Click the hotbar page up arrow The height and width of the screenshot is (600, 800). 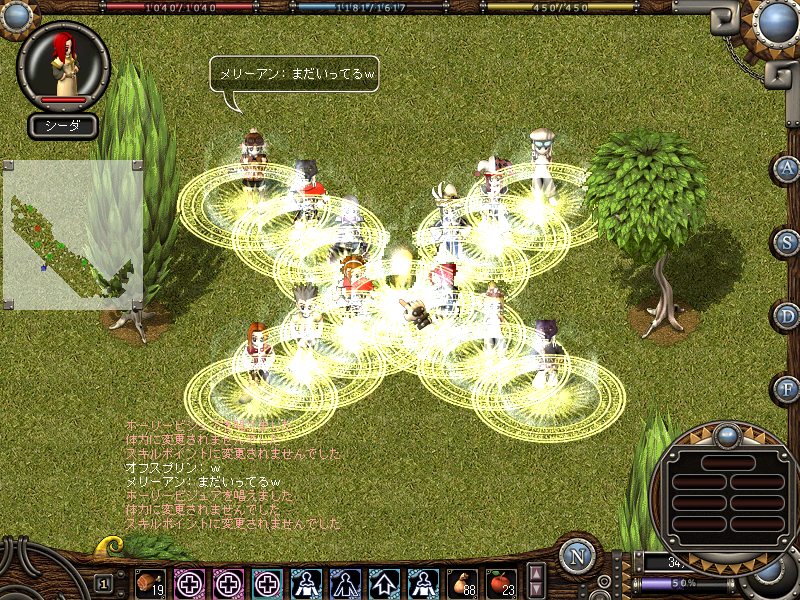click(536, 574)
